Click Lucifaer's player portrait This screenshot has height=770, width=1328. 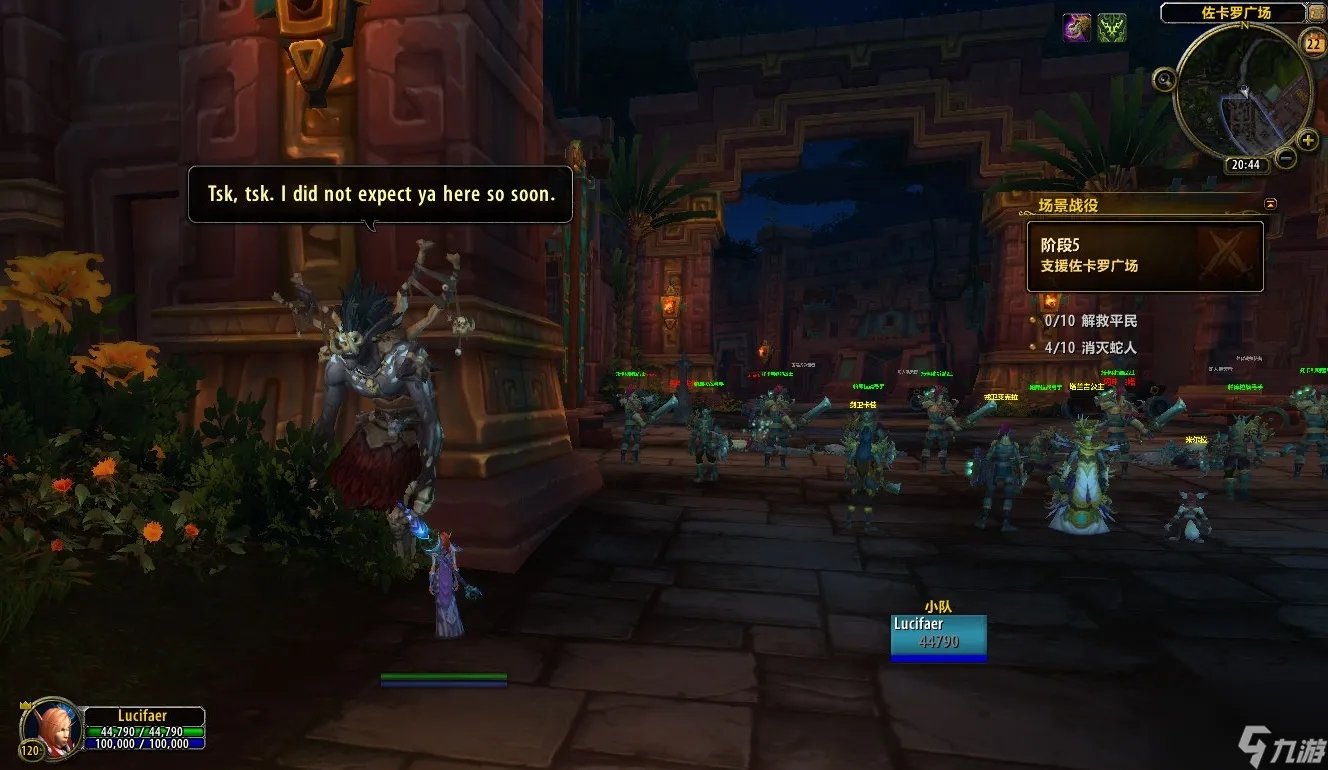pos(50,726)
